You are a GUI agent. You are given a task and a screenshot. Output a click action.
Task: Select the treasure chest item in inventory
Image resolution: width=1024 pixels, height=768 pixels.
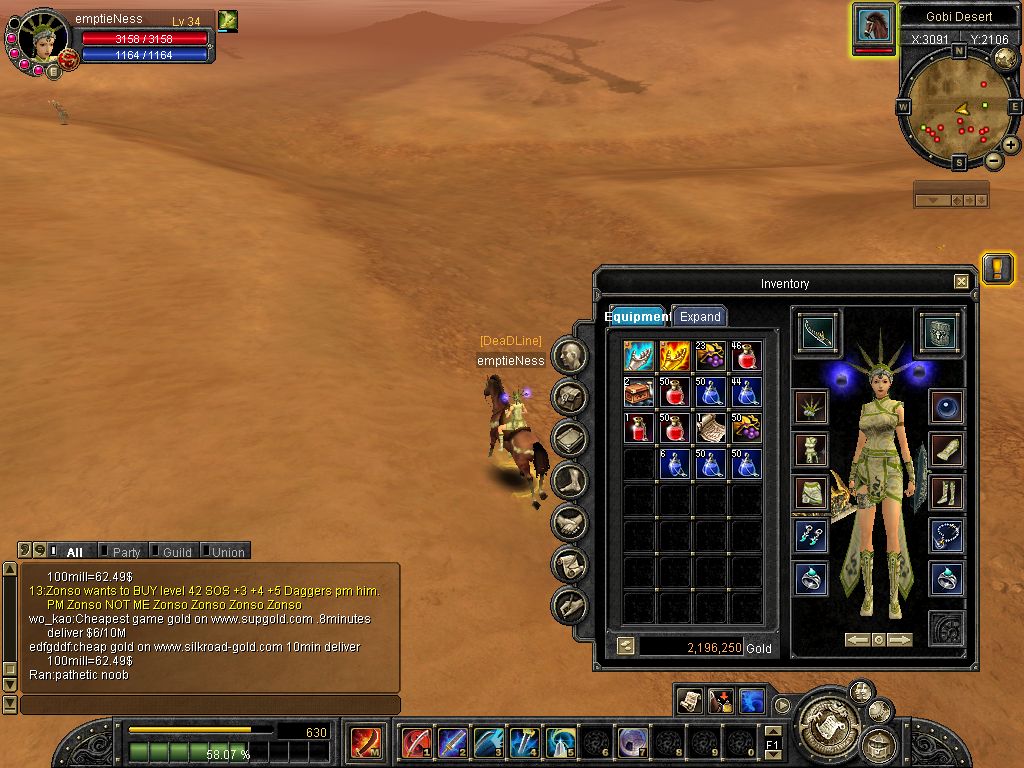click(639, 391)
